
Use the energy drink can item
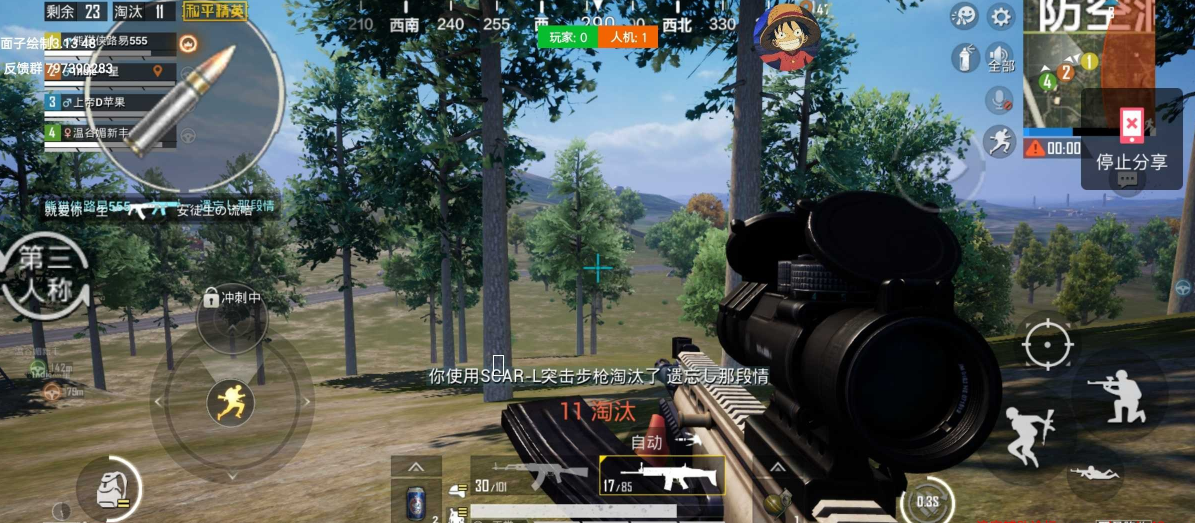click(416, 502)
